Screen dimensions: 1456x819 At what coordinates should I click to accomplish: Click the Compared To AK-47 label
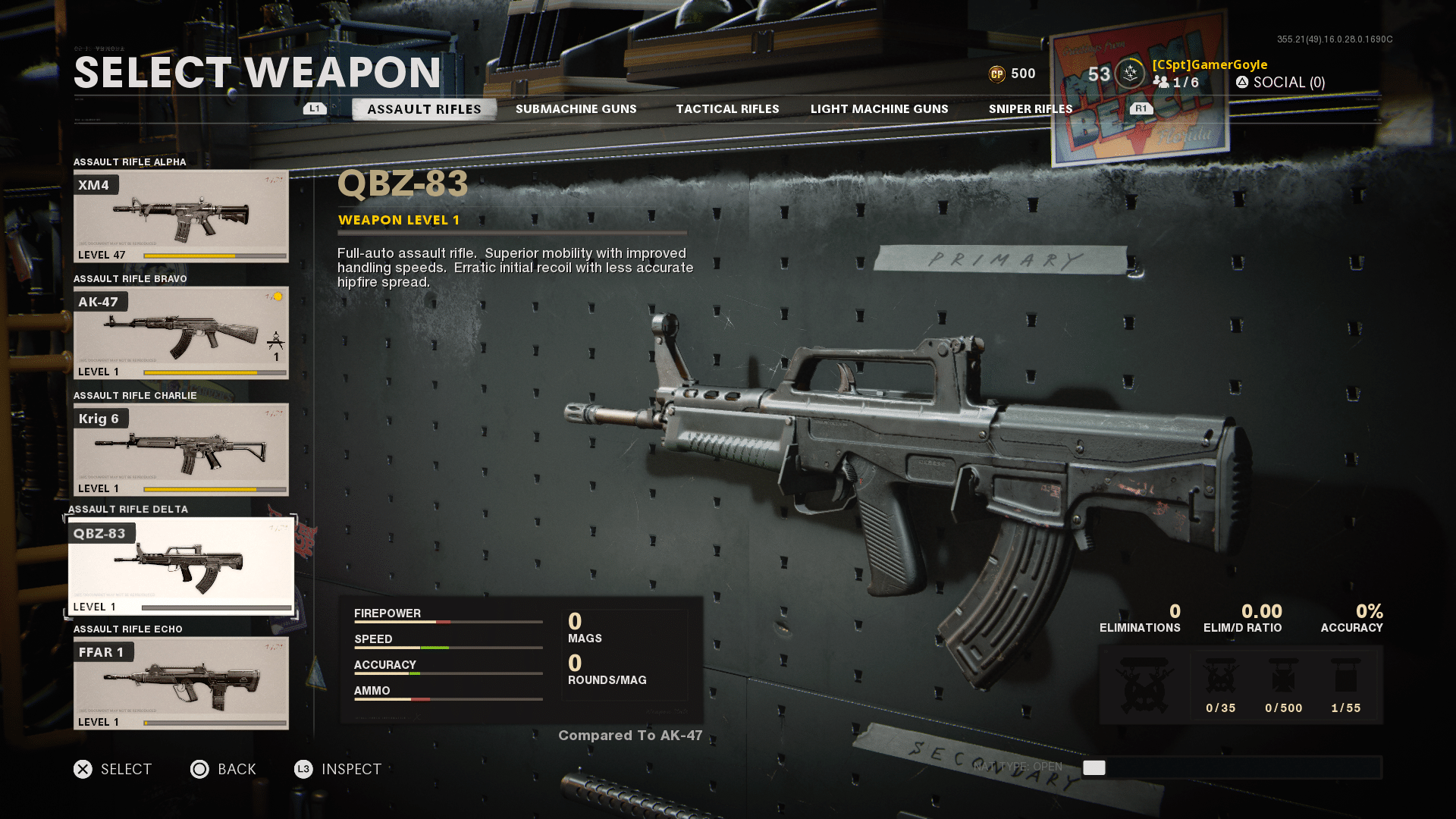click(629, 735)
